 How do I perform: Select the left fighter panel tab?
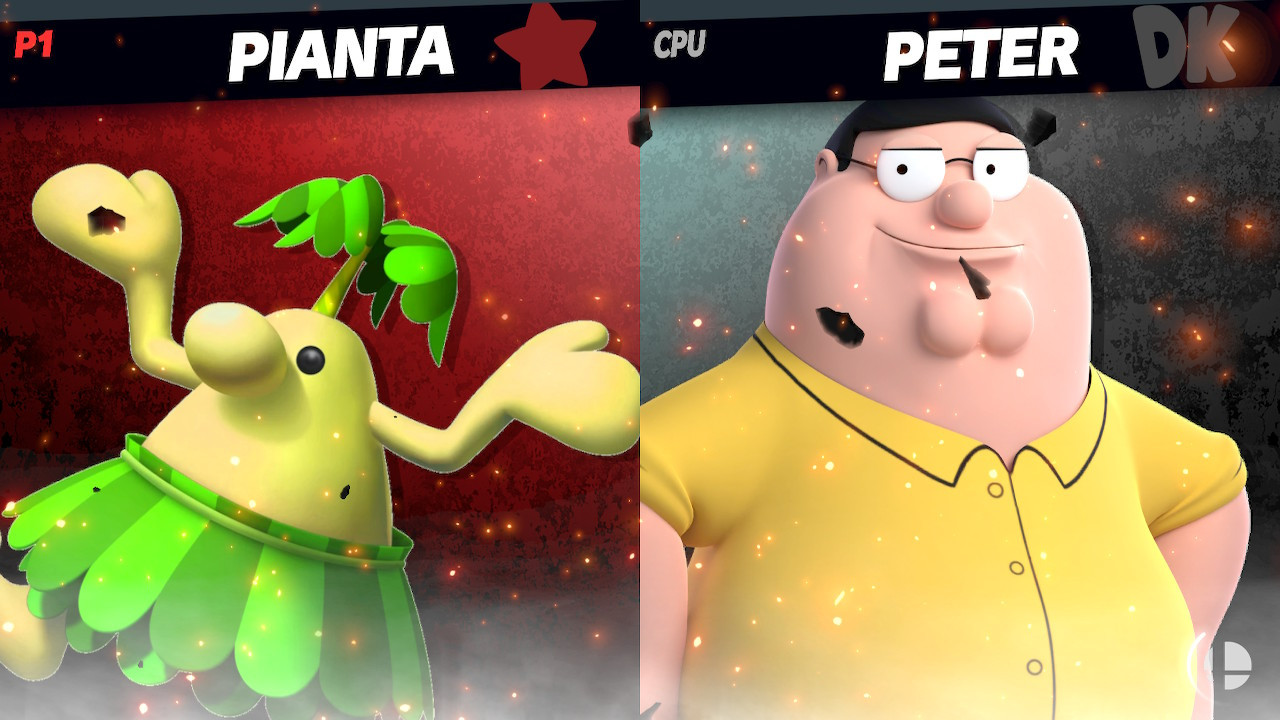320,400
